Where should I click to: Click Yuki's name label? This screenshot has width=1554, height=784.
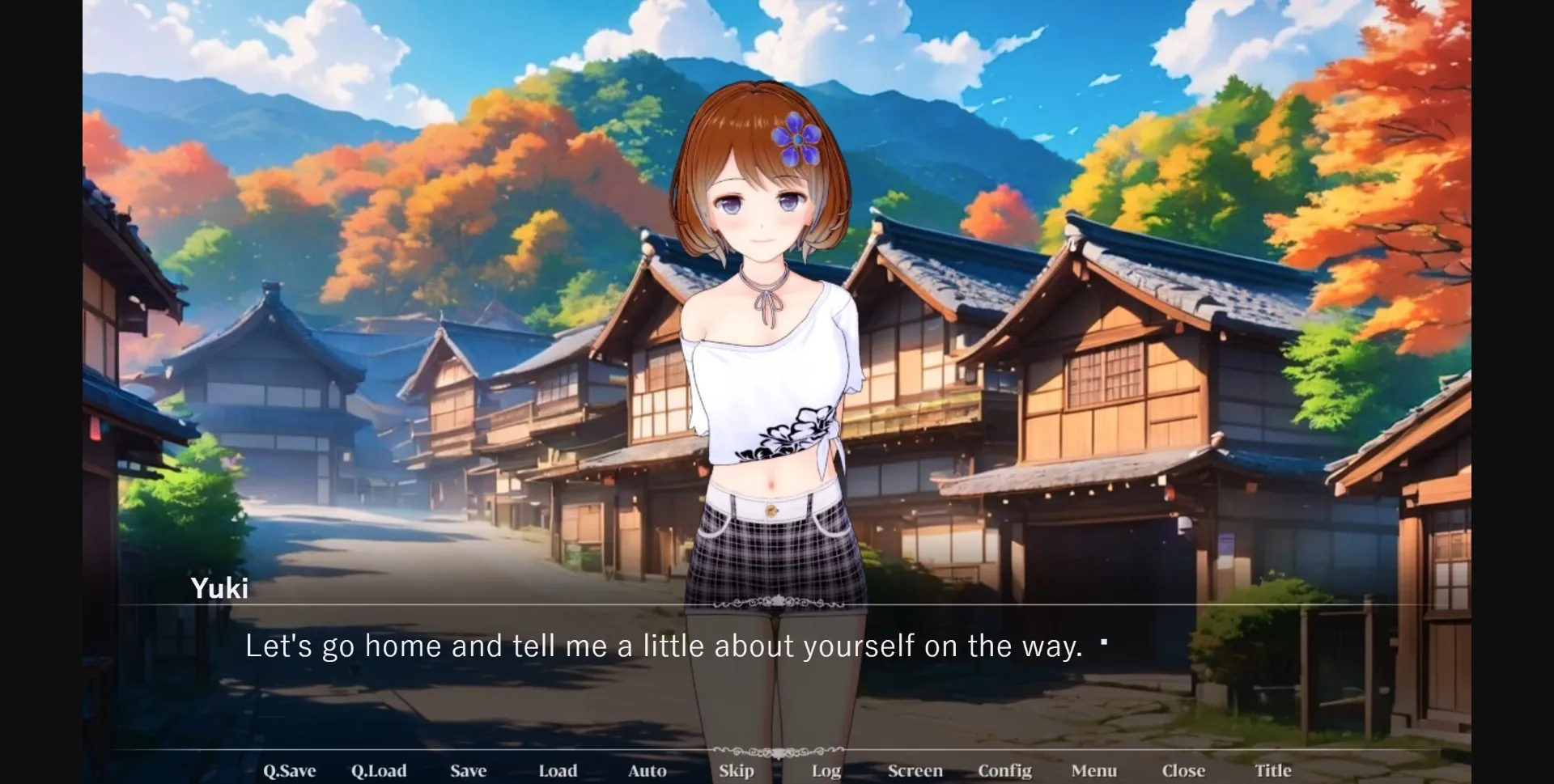(x=219, y=588)
